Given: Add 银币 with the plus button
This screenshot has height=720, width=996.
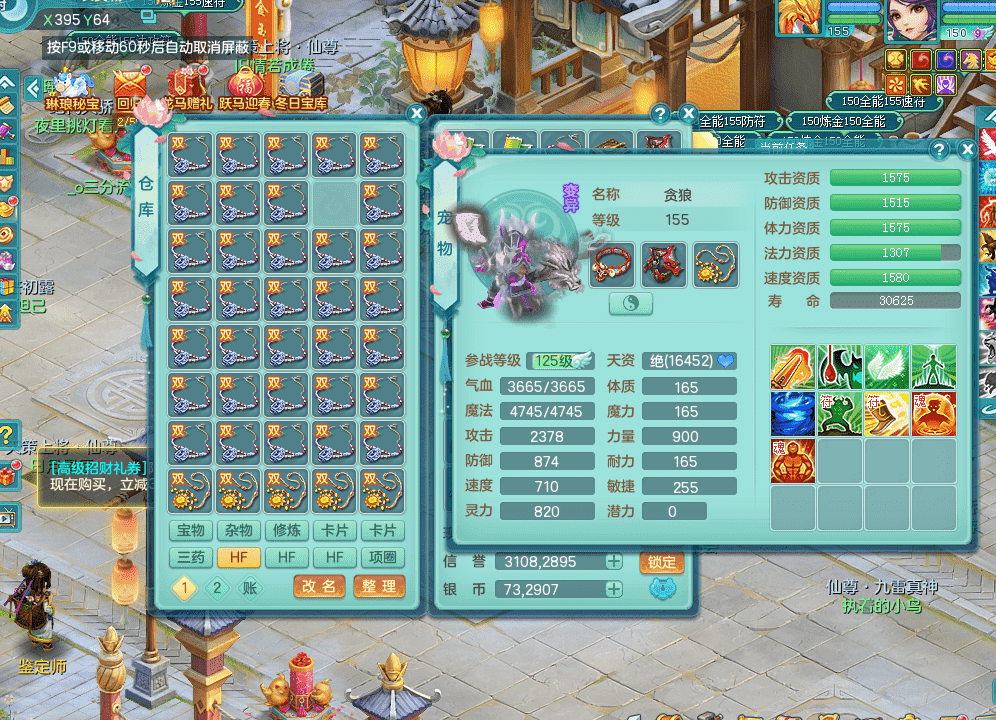Looking at the screenshot, I should 614,590.
